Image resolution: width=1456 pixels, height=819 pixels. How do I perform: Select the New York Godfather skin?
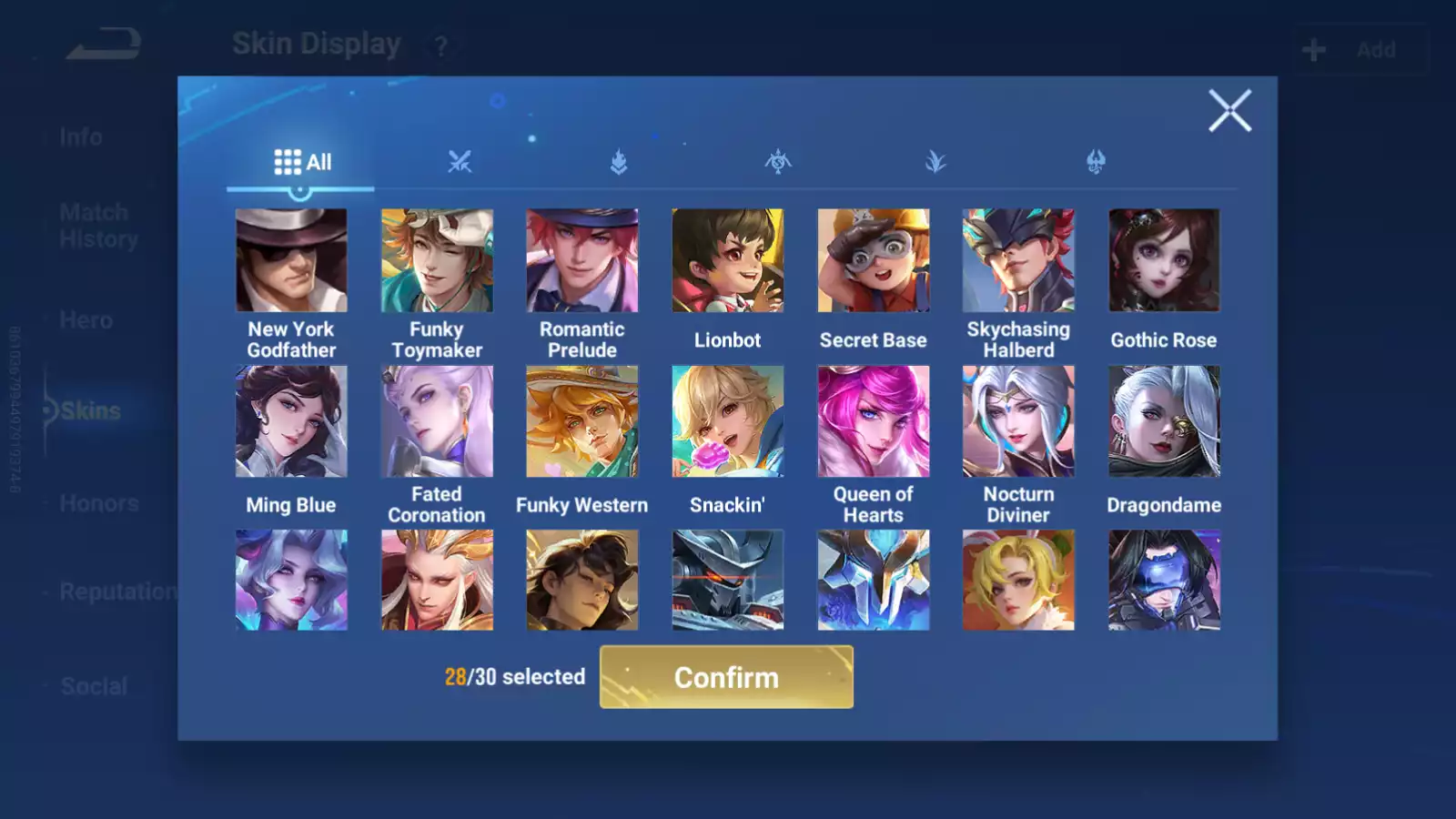pos(291,261)
